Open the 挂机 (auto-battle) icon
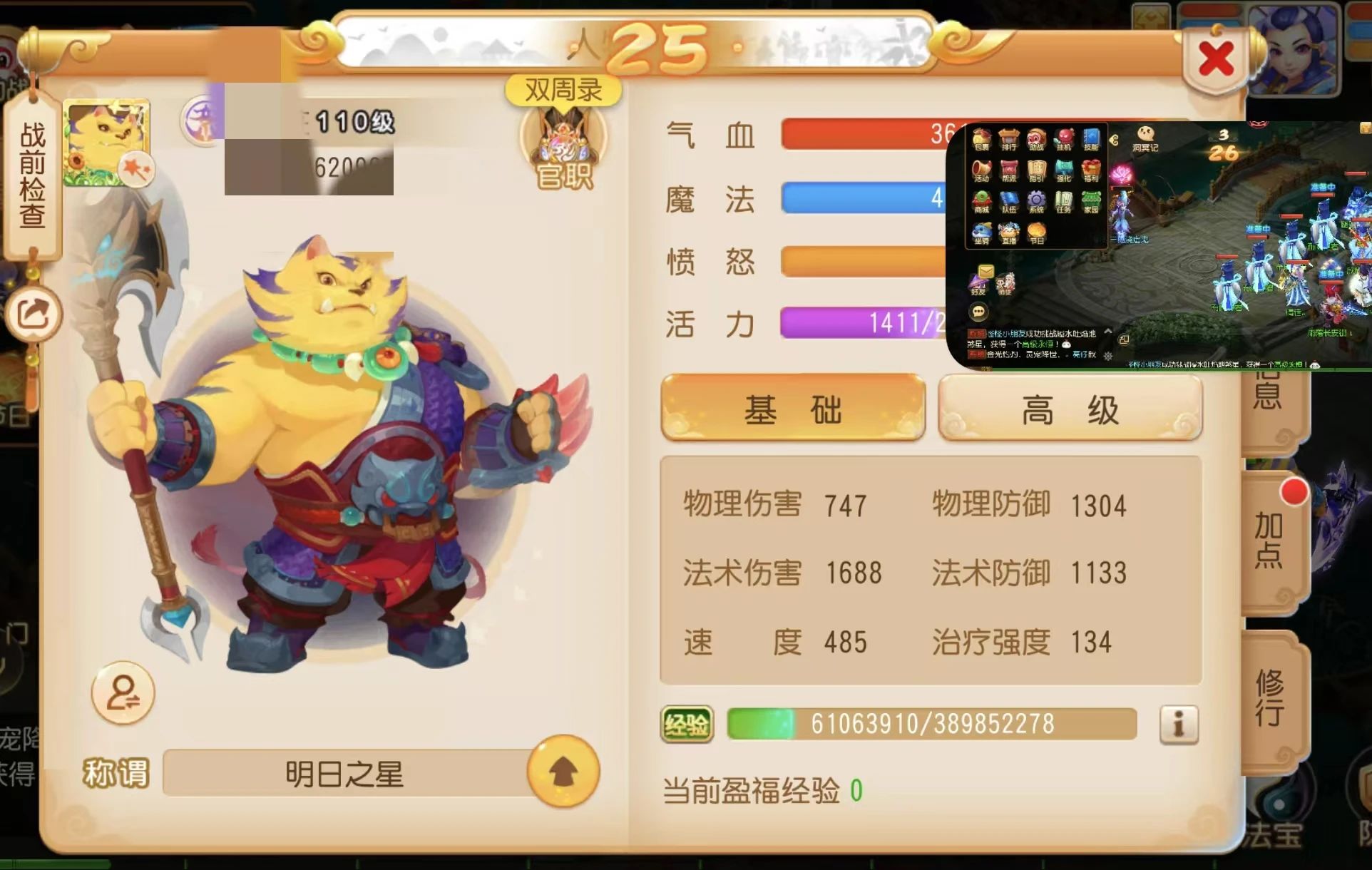Image resolution: width=1372 pixels, height=870 pixels. click(x=1064, y=138)
